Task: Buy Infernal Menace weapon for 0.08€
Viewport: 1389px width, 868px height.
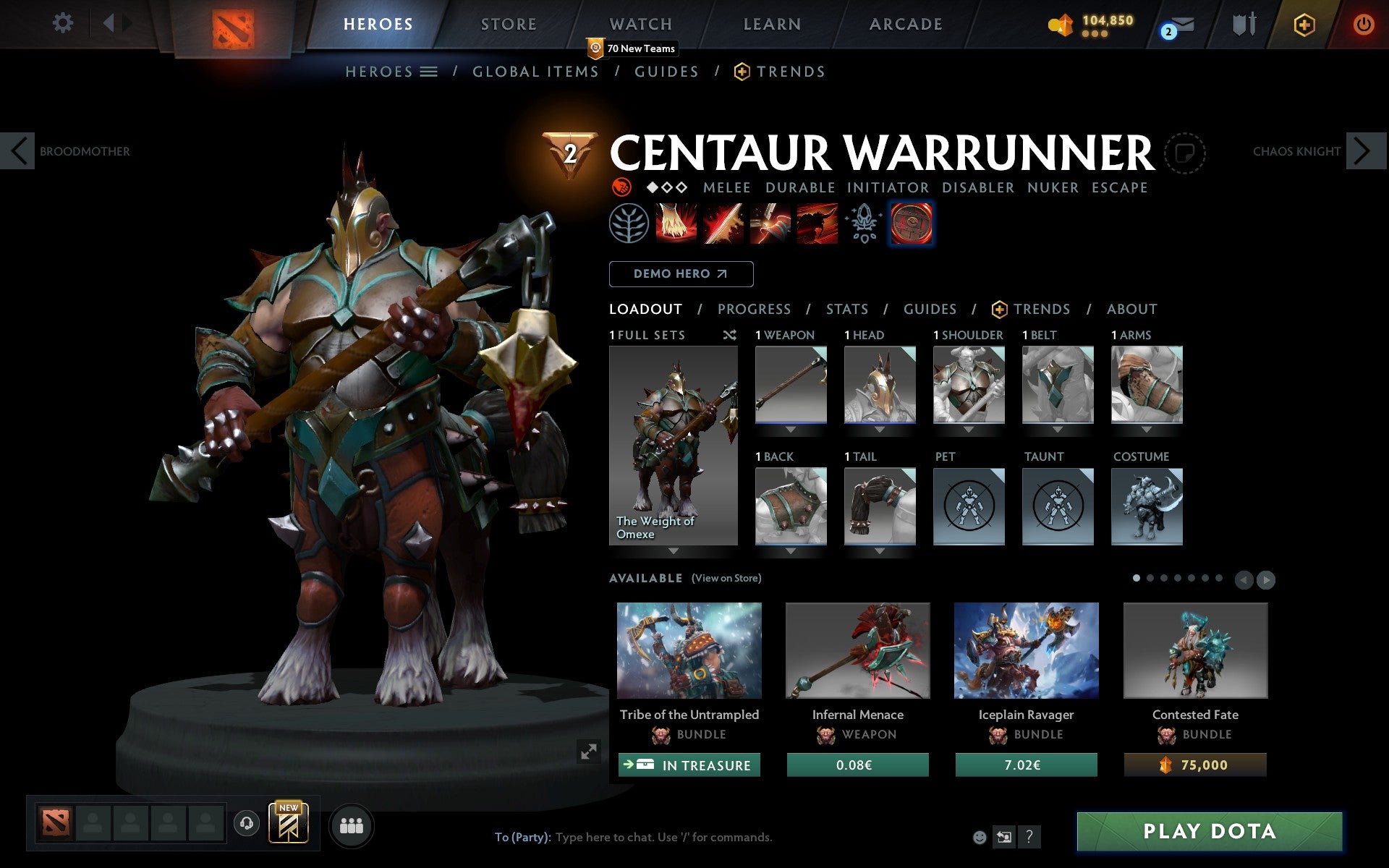Action: click(857, 765)
